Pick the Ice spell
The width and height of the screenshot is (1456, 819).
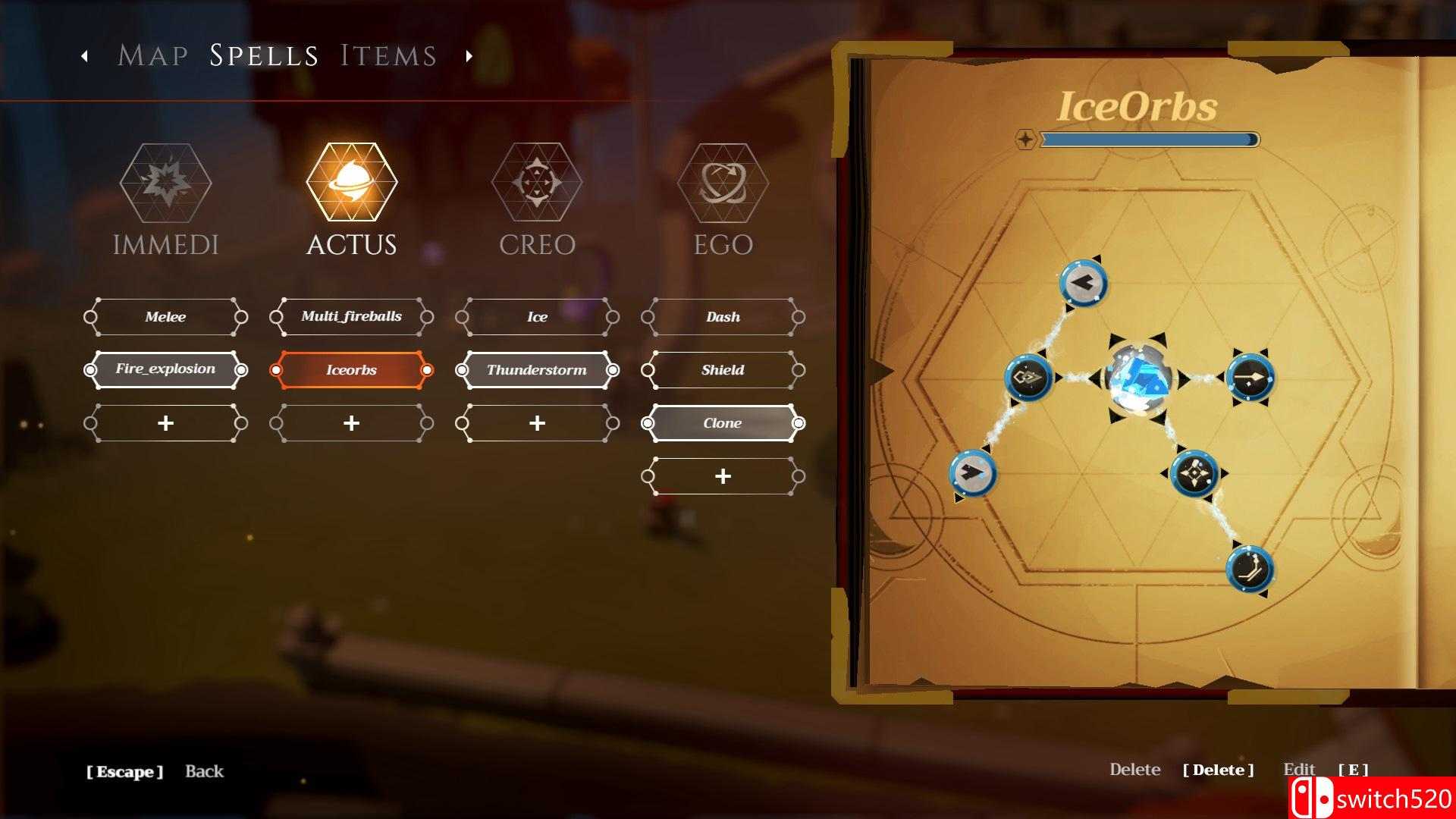point(537,317)
